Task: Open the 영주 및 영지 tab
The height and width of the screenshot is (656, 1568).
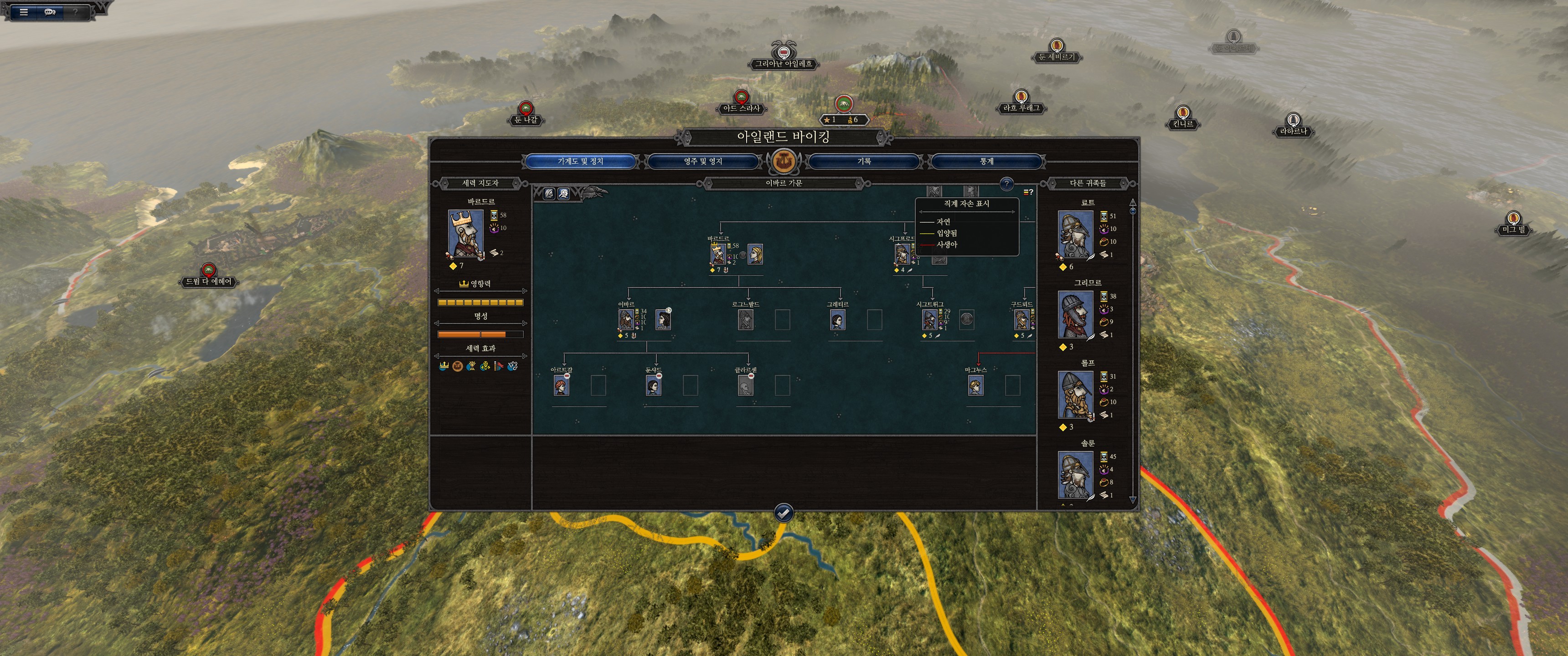Action: click(702, 161)
